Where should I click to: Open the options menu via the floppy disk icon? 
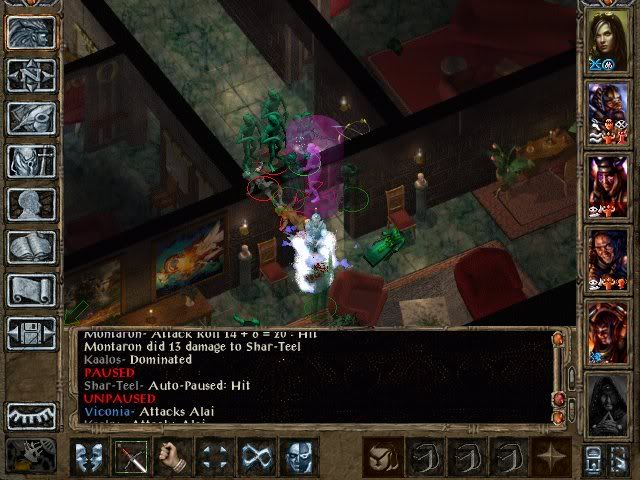click(x=31, y=333)
